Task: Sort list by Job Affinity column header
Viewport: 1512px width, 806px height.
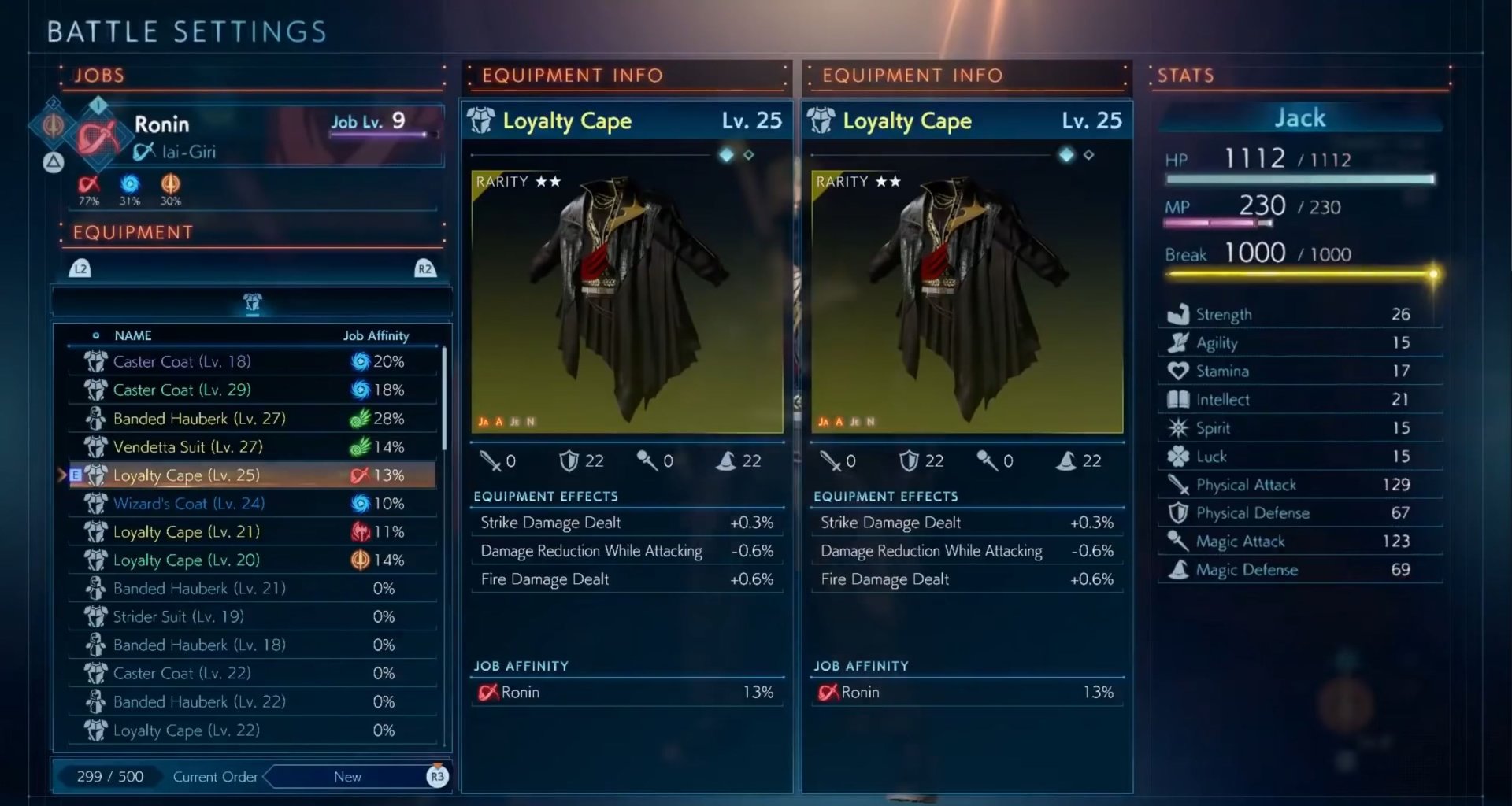Action: tap(376, 335)
